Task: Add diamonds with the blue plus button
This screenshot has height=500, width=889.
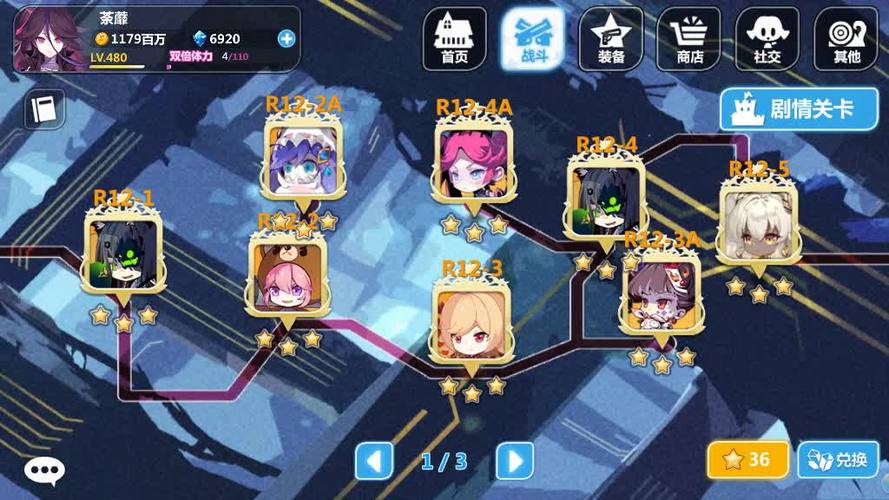Action: tap(287, 38)
